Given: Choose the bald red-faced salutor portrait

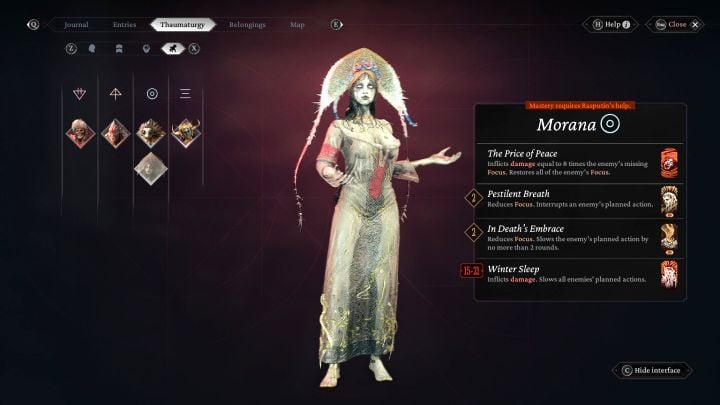Looking at the screenshot, I should [x=115, y=133].
